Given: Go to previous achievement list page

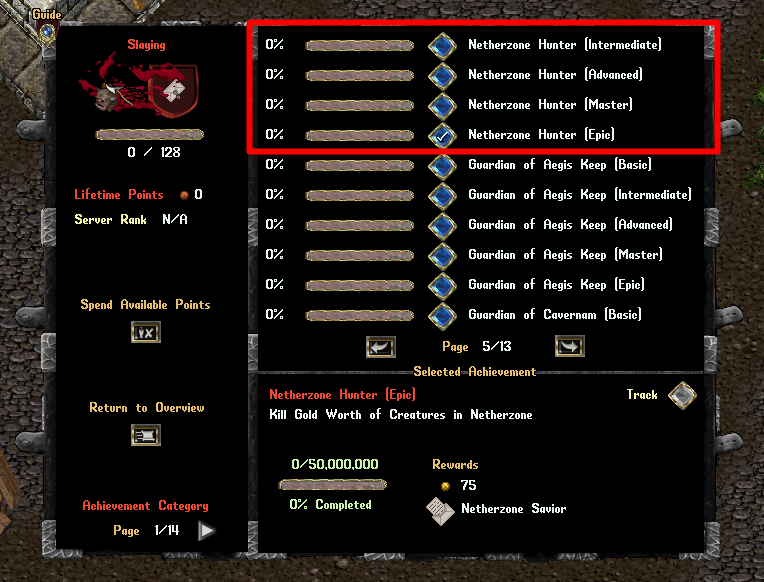Looking at the screenshot, I should (381, 347).
